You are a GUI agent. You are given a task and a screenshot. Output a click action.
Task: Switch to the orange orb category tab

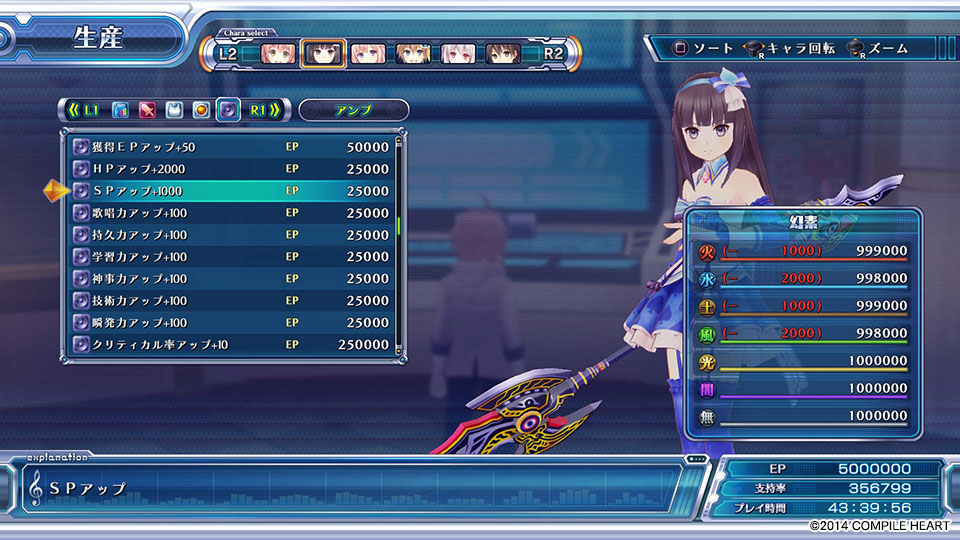click(201, 110)
